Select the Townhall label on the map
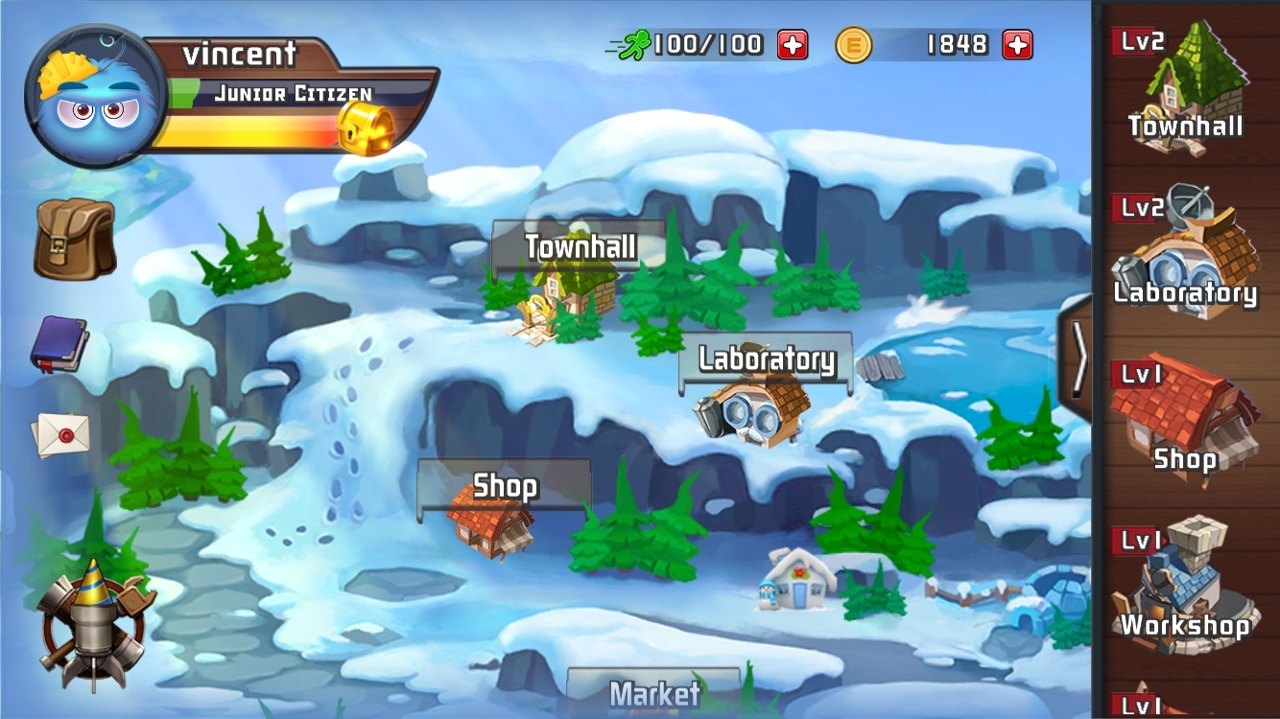This screenshot has height=719, width=1280. click(x=579, y=246)
